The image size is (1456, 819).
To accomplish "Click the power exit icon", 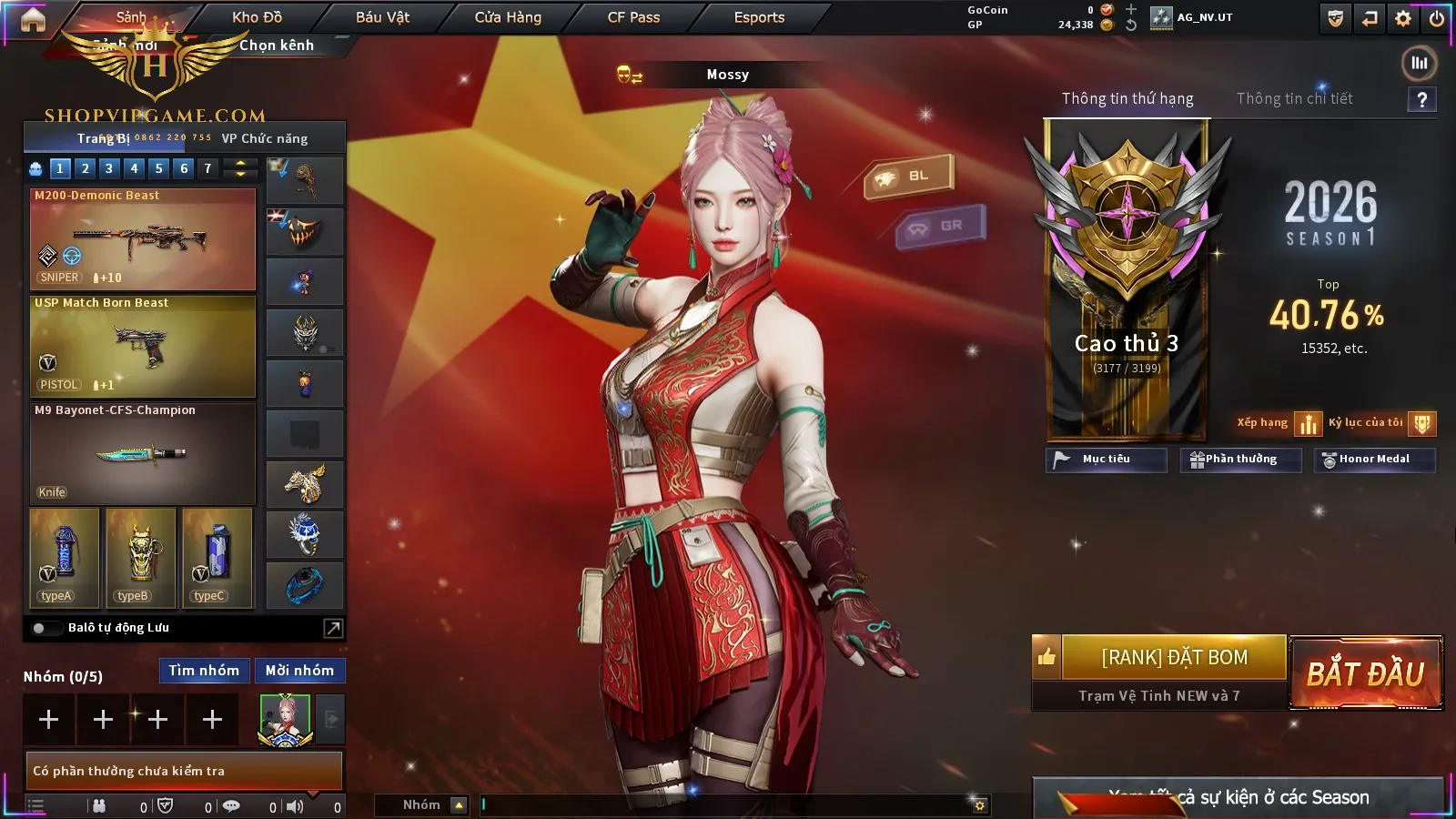I will point(1437,18).
